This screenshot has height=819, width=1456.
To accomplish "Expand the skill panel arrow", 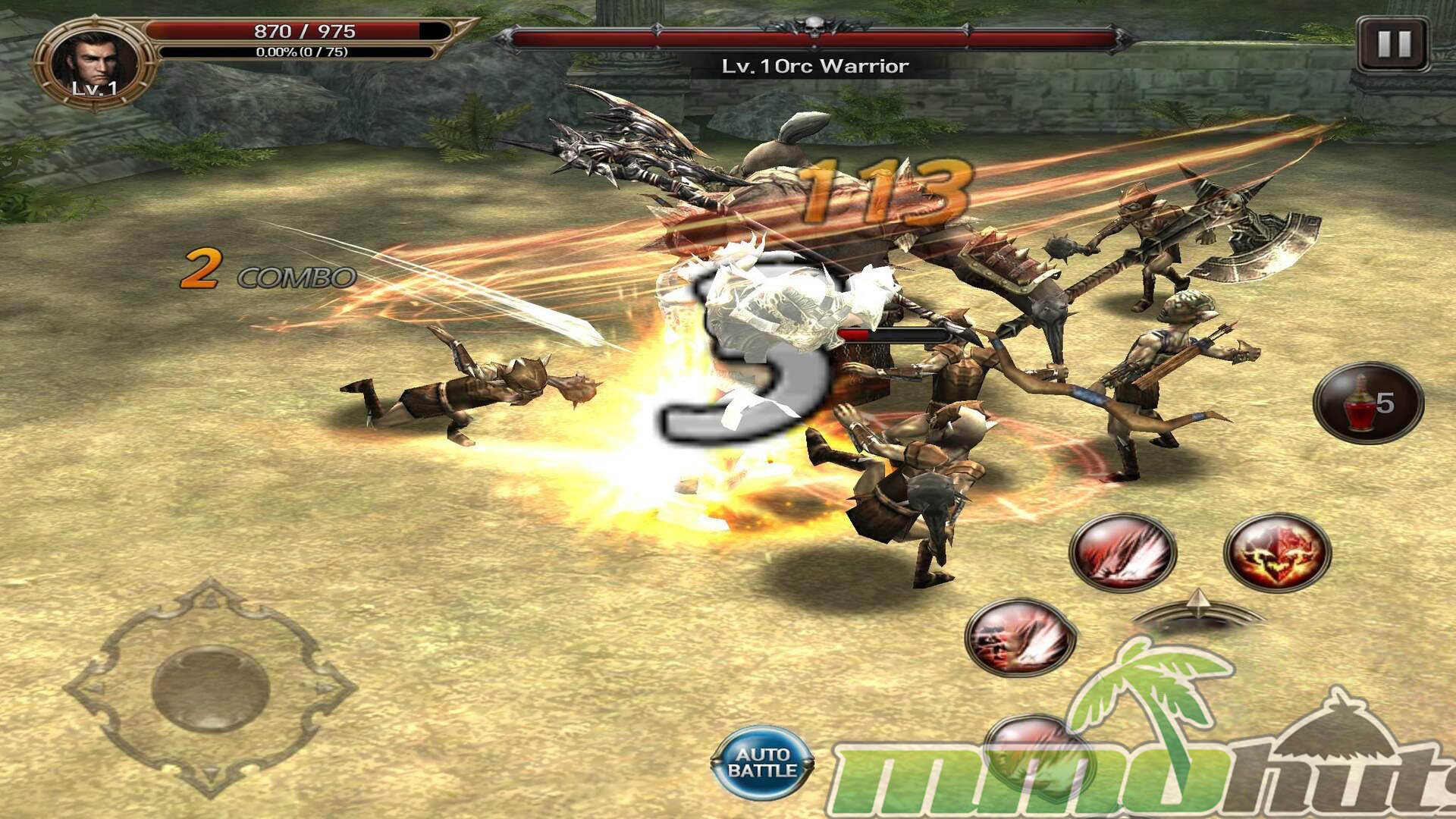I will (1197, 607).
